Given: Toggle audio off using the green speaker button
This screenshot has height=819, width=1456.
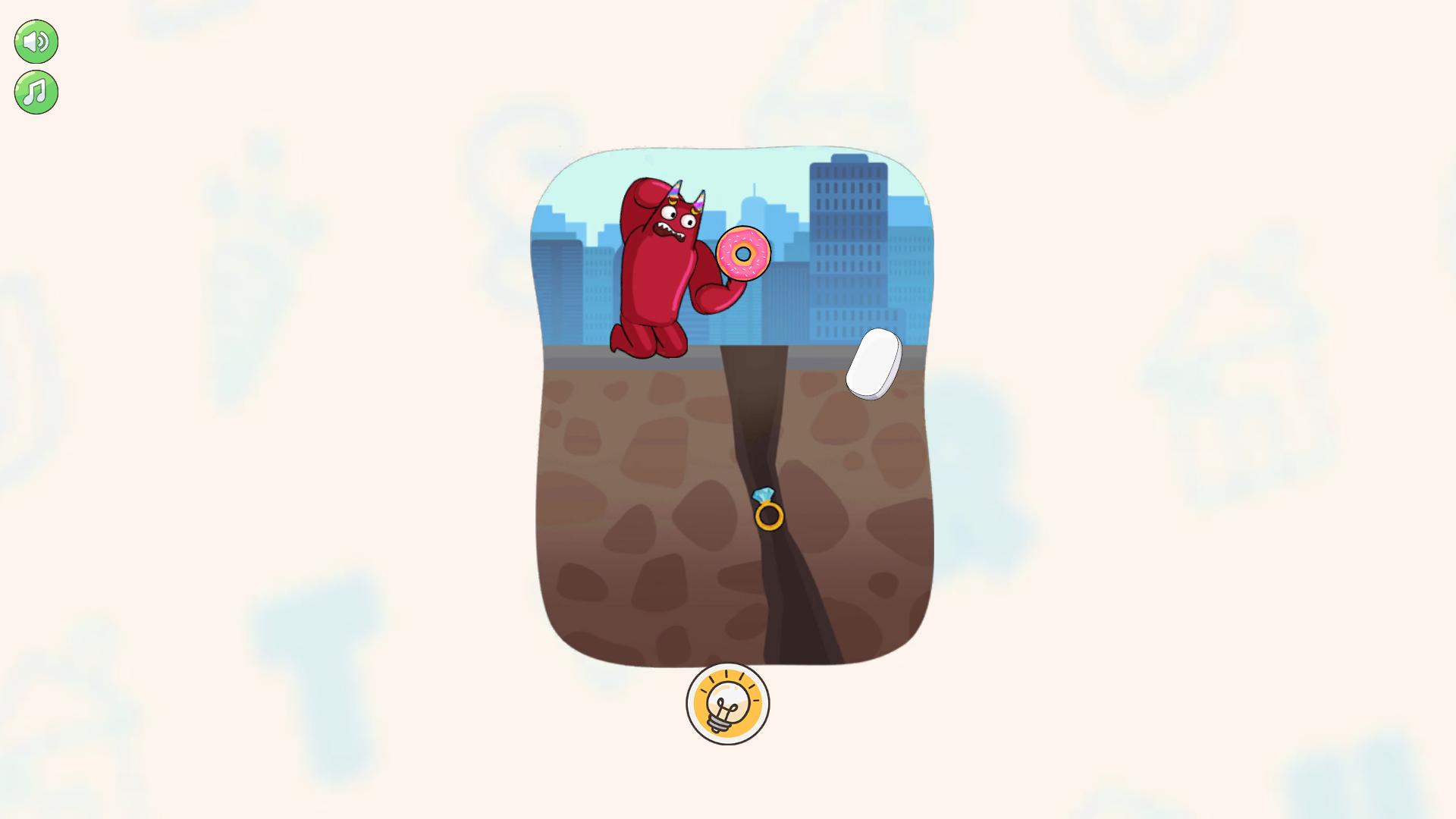Looking at the screenshot, I should click(x=35, y=42).
